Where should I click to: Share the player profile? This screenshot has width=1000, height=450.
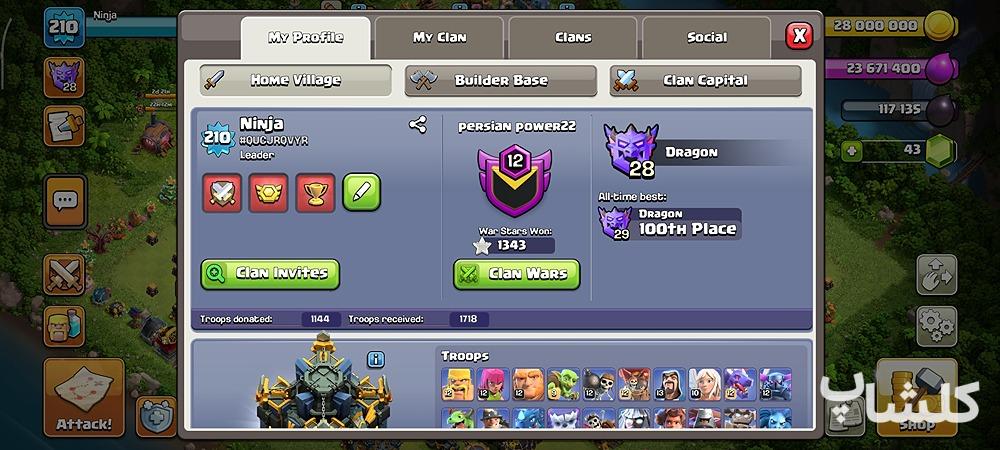pos(418,125)
